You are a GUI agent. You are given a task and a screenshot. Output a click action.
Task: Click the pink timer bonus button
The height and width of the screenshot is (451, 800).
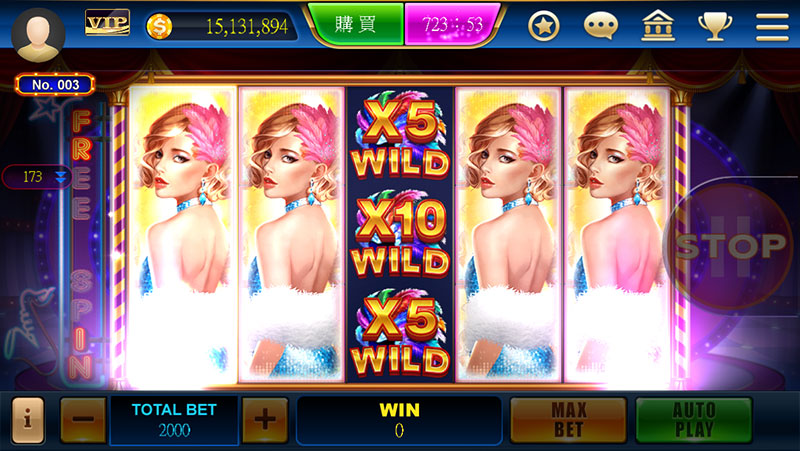coord(452,25)
